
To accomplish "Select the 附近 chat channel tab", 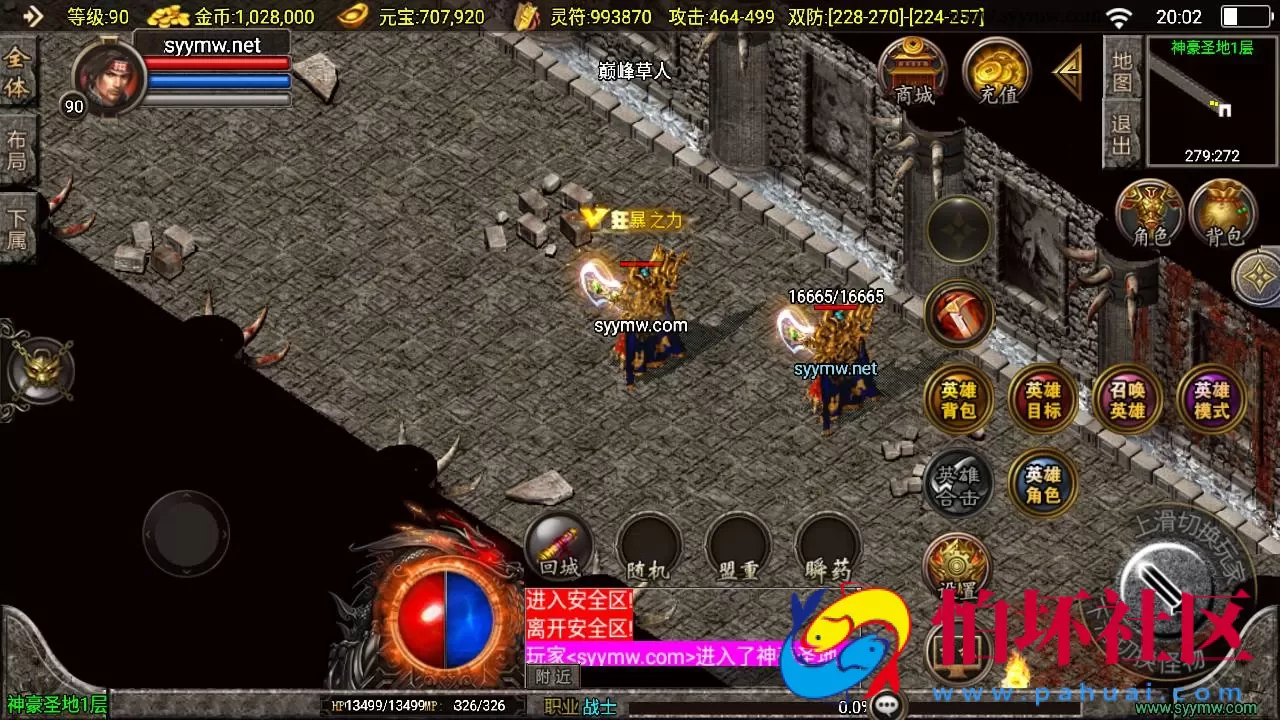I will [x=553, y=676].
